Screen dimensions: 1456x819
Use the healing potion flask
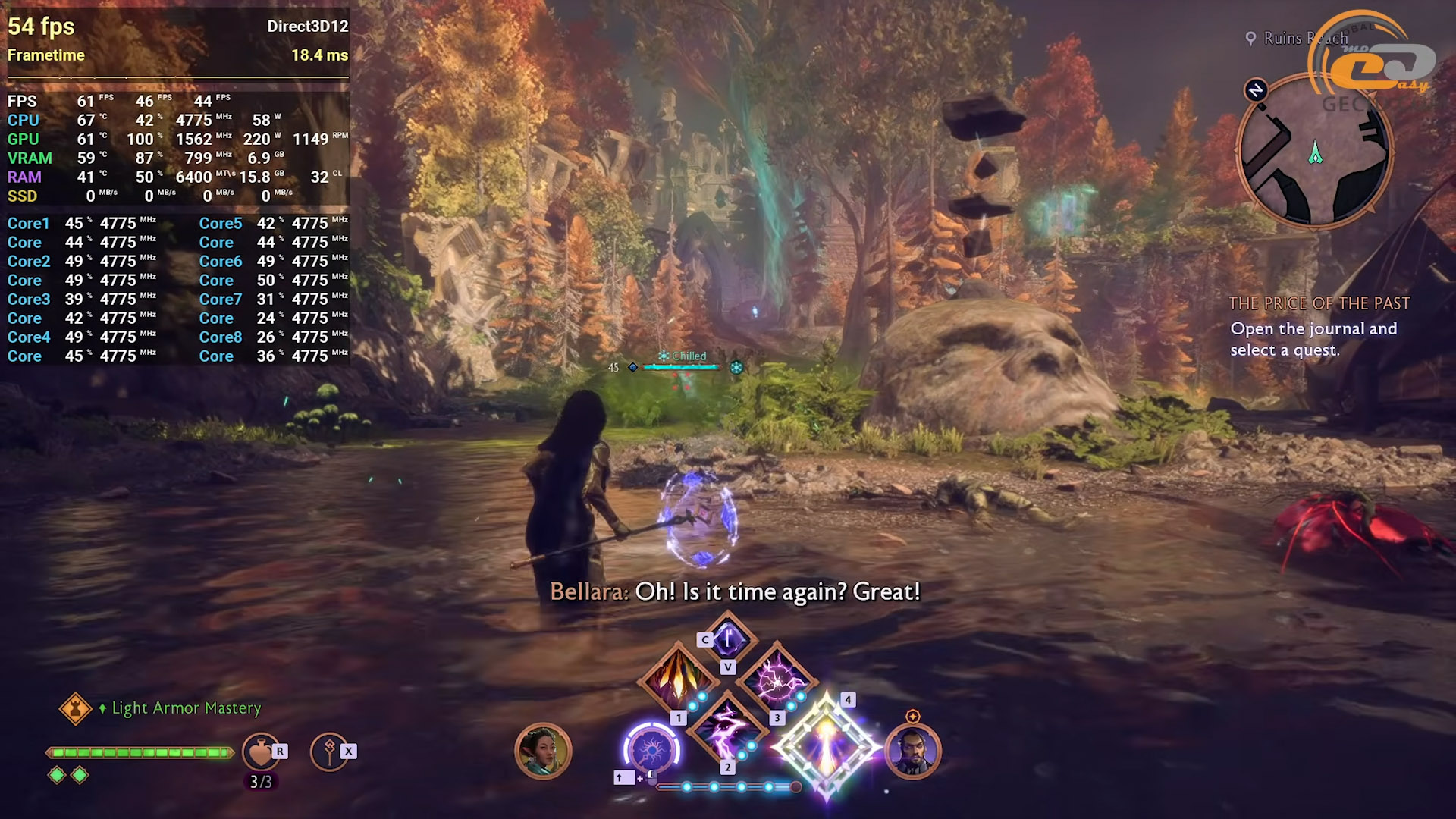260,752
